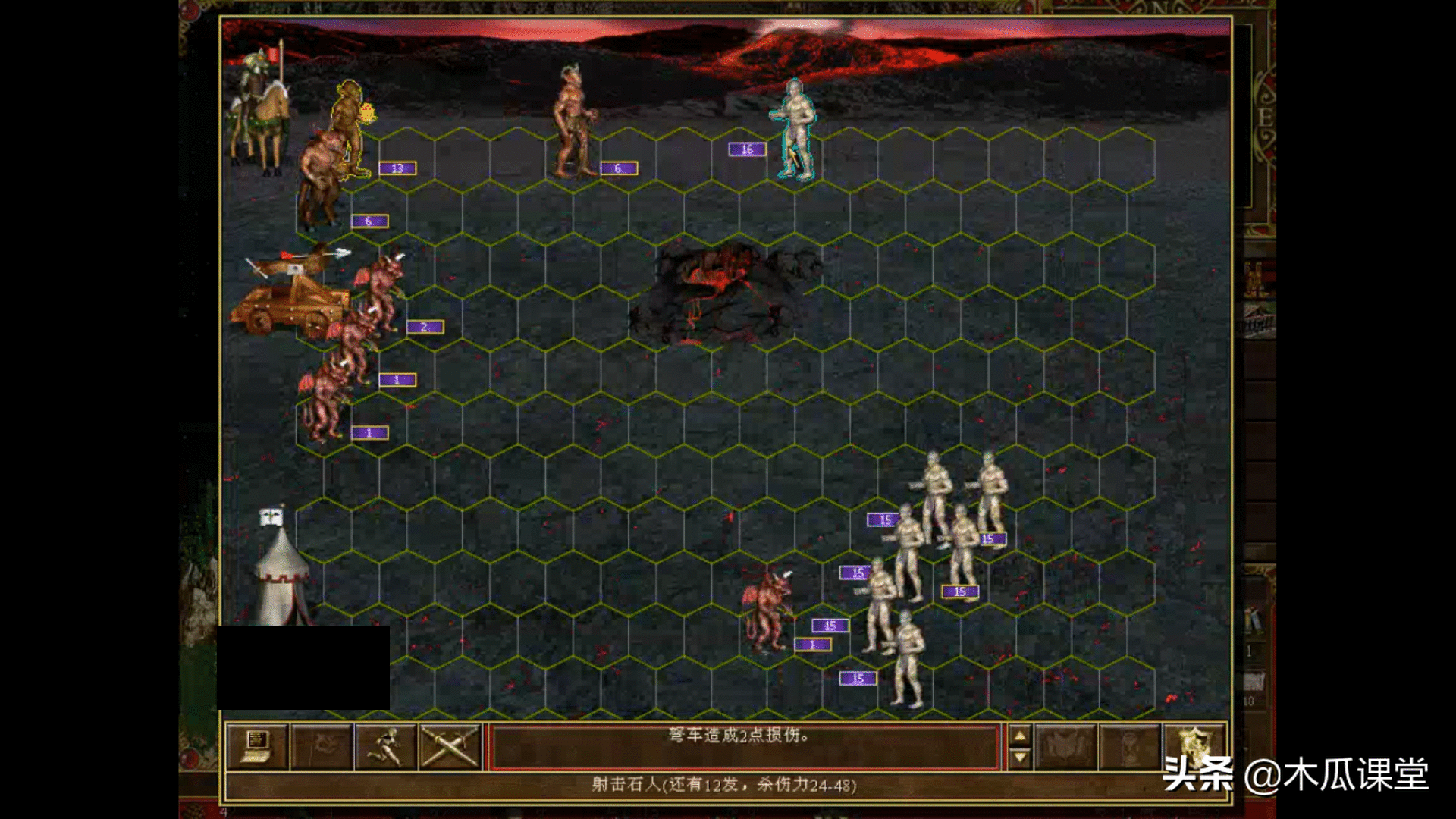Open the combat options computer icon
Viewport: 1456px width, 819px height.
[257, 747]
